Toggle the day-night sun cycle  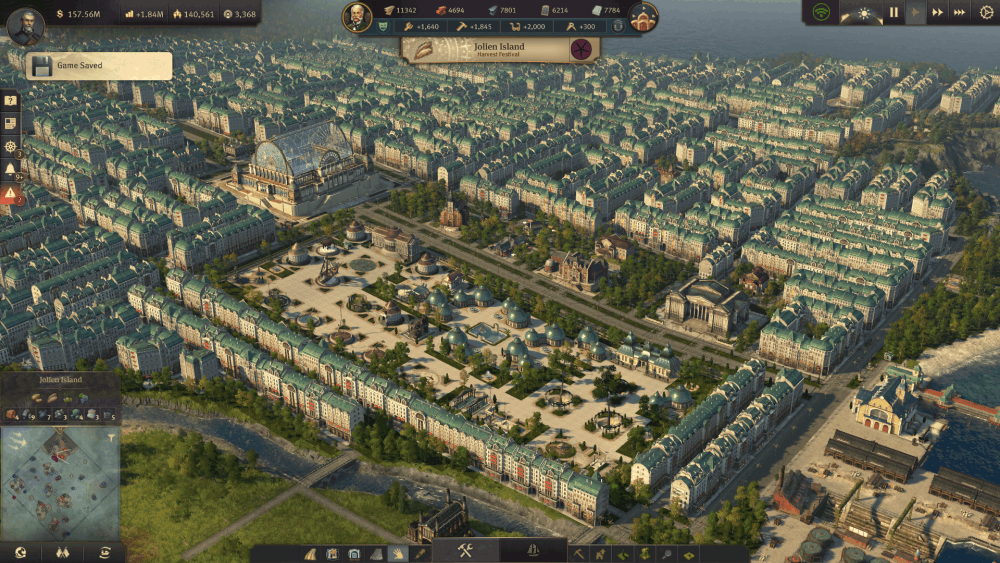[863, 13]
